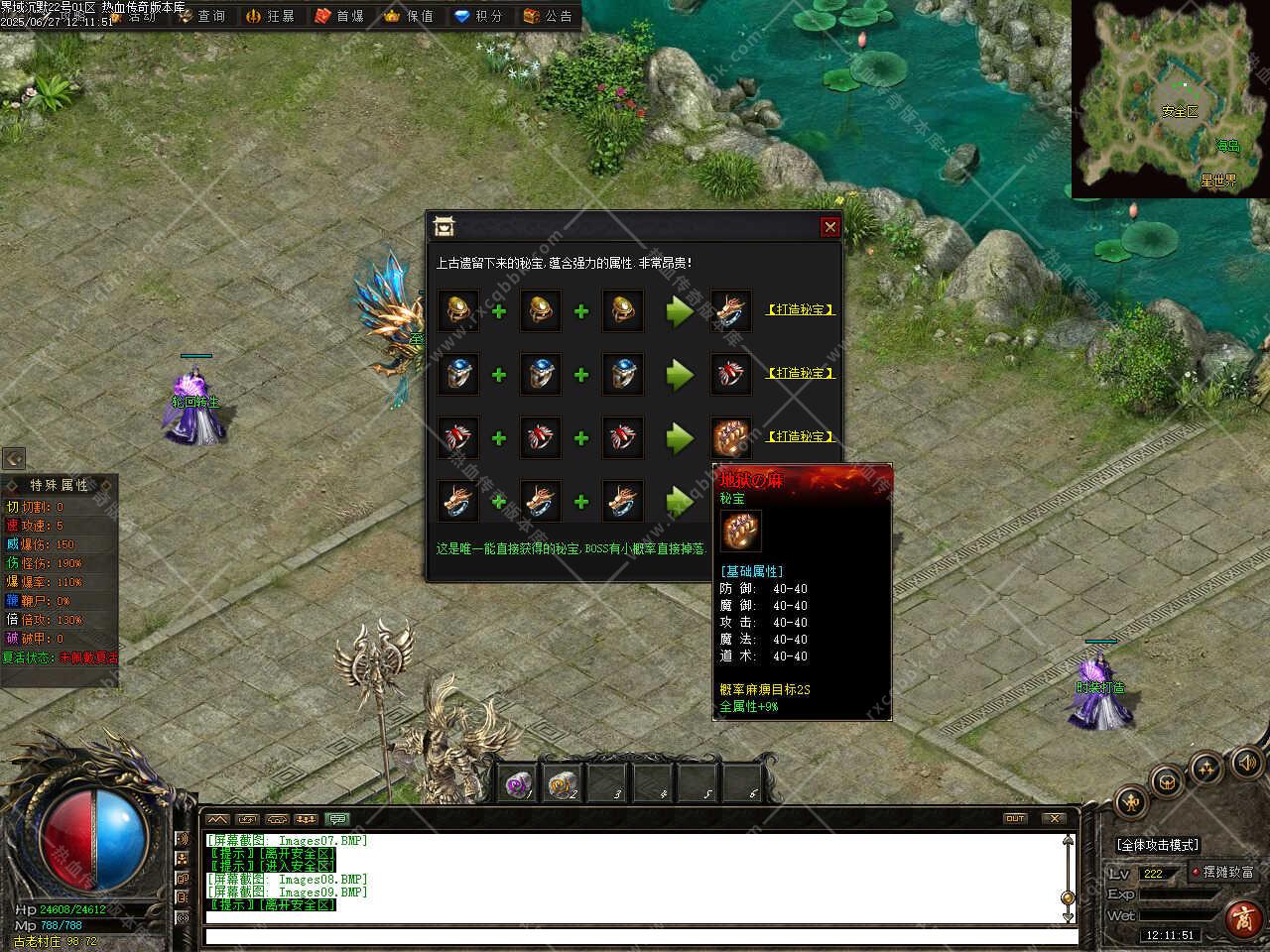Toggle the sound speaker button
The width and height of the screenshot is (1270, 952).
pyautogui.click(x=1245, y=762)
